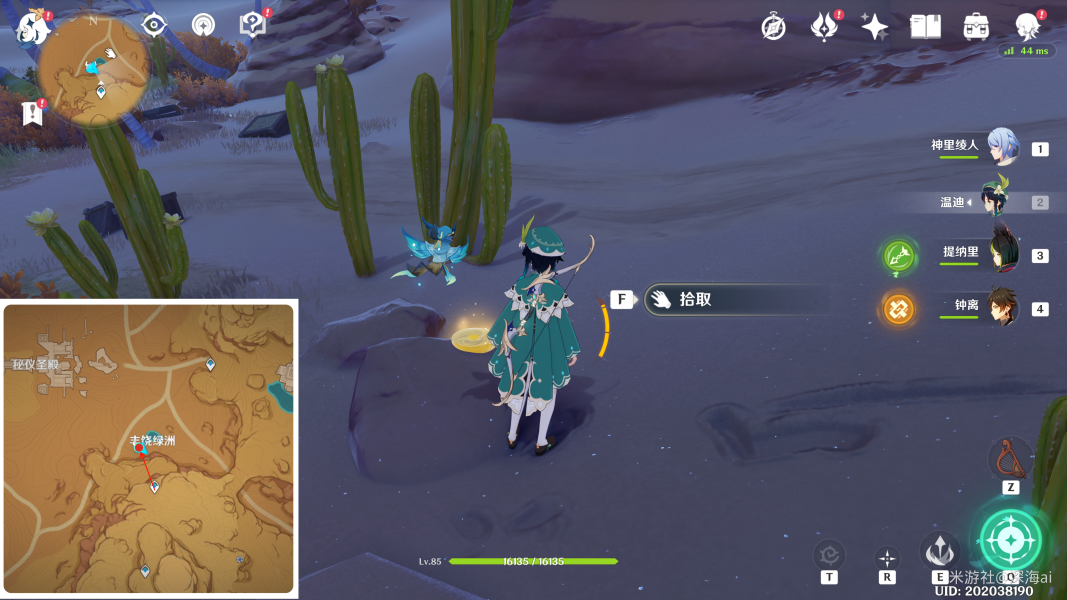Use the gadget icon above Z
The width and height of the screenshot is (1067, 600).
[1010, 459]
